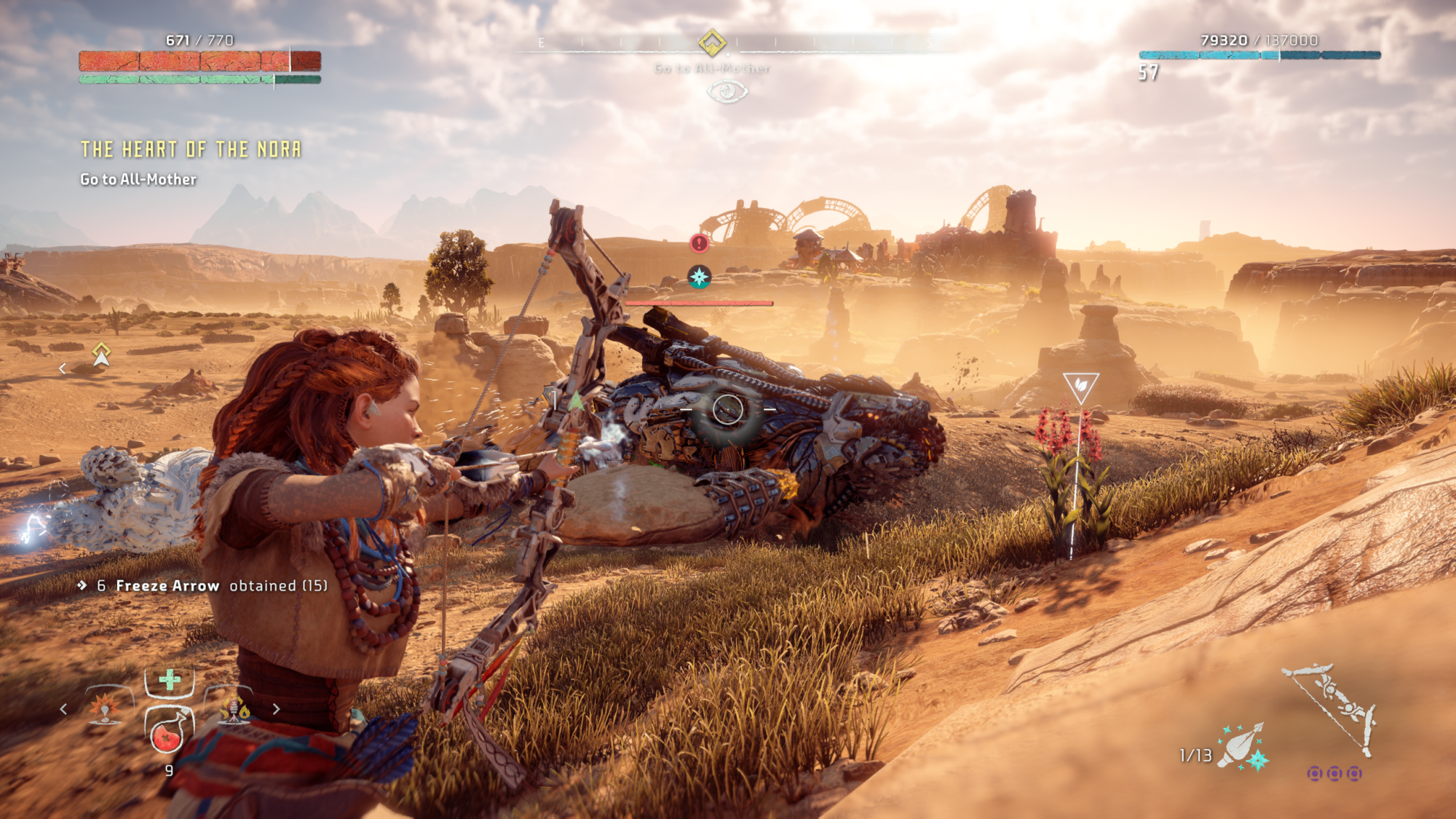Cycle tools with the right arrow

[276, 708]
